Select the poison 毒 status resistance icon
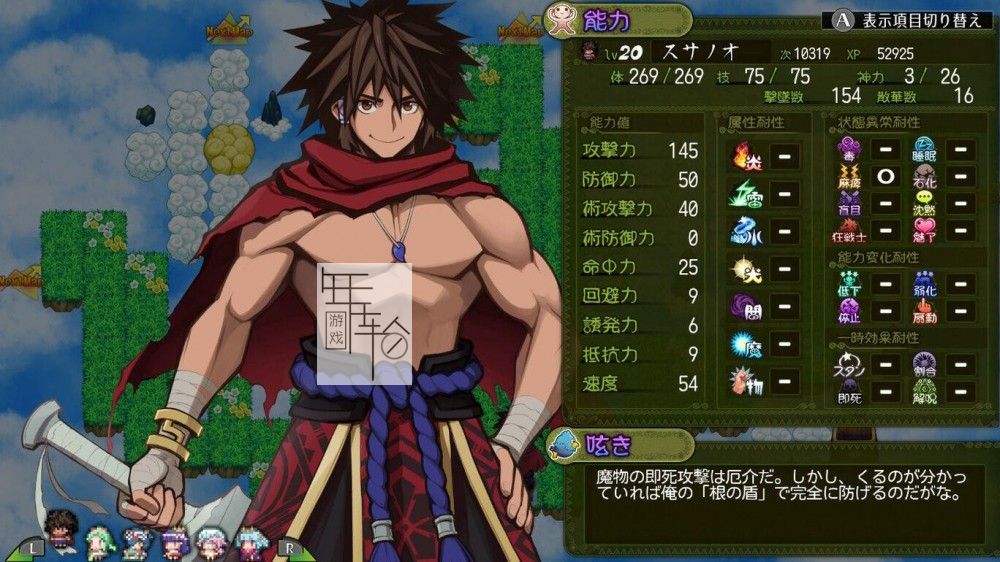This screenshot has height=562, width=1000. [x=849, y=150]
